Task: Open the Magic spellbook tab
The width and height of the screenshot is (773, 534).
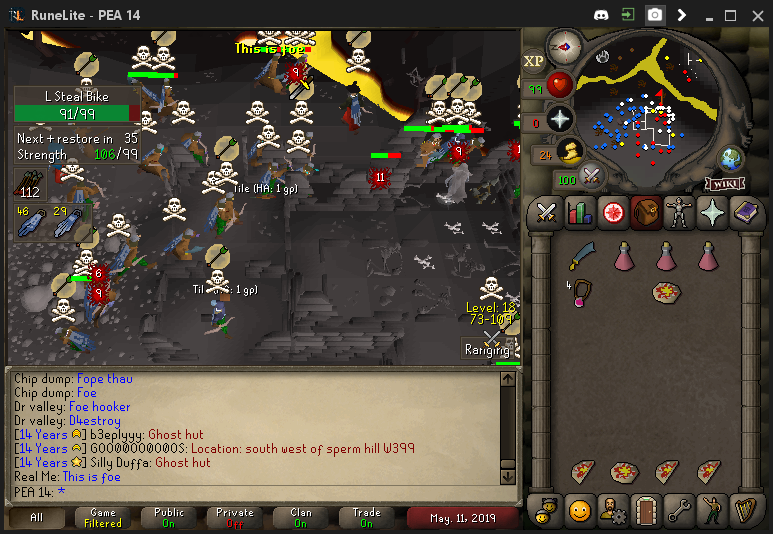Action: (744, 213)
